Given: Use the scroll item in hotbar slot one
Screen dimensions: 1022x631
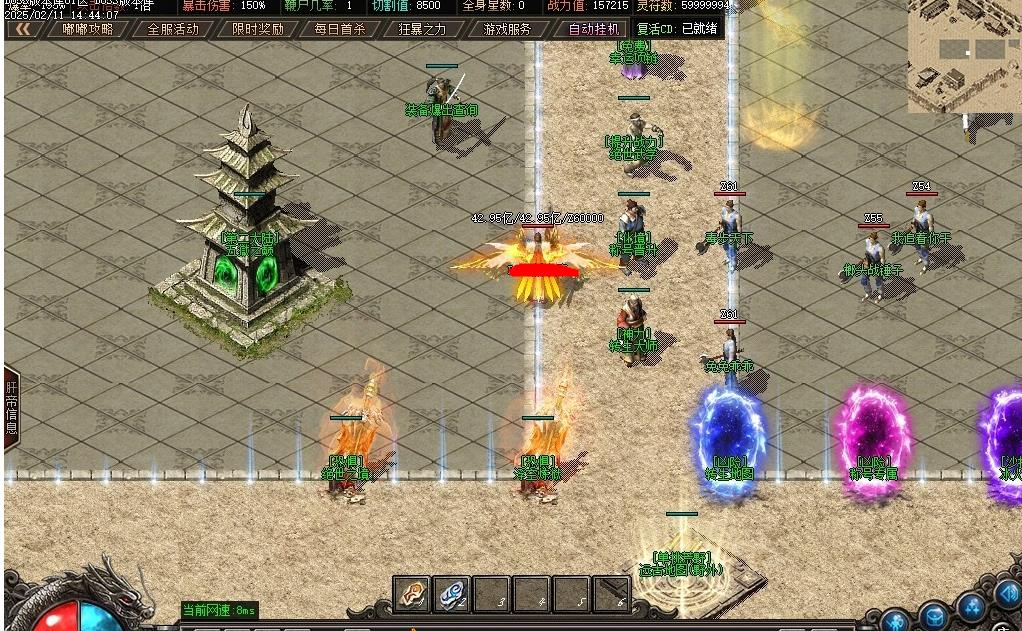Looking at the screenshot, I should click(x=411, y=594).
